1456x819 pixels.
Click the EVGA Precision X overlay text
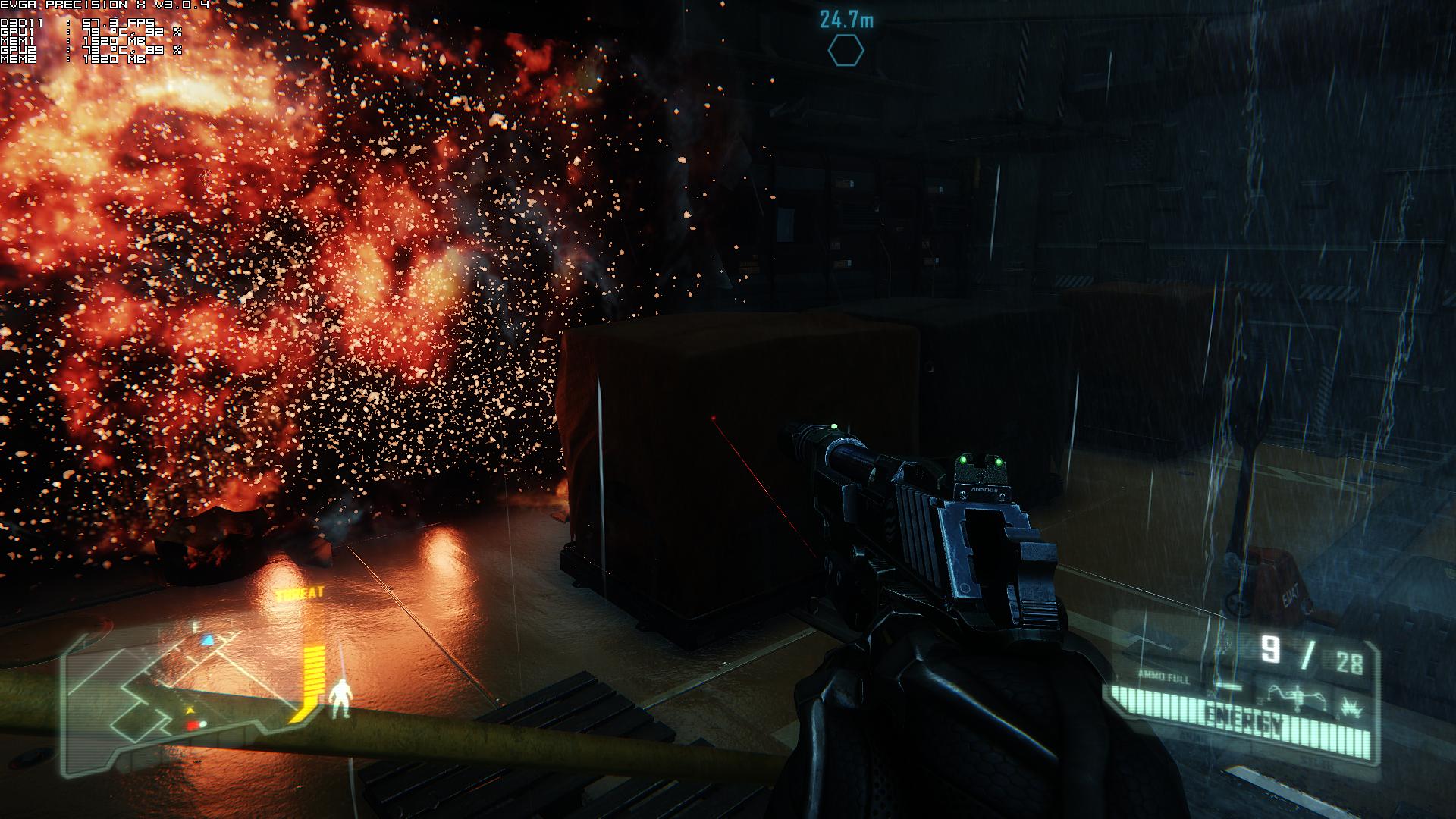click(x=105, y=5)
